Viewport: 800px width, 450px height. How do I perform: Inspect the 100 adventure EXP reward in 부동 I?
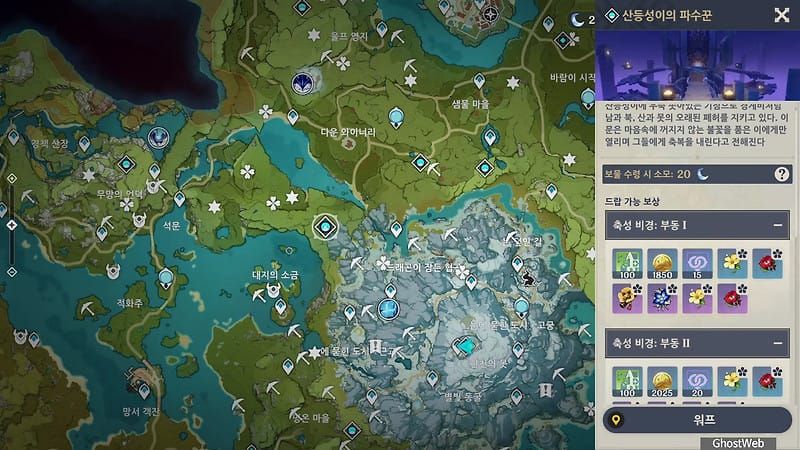pos(627,264)
